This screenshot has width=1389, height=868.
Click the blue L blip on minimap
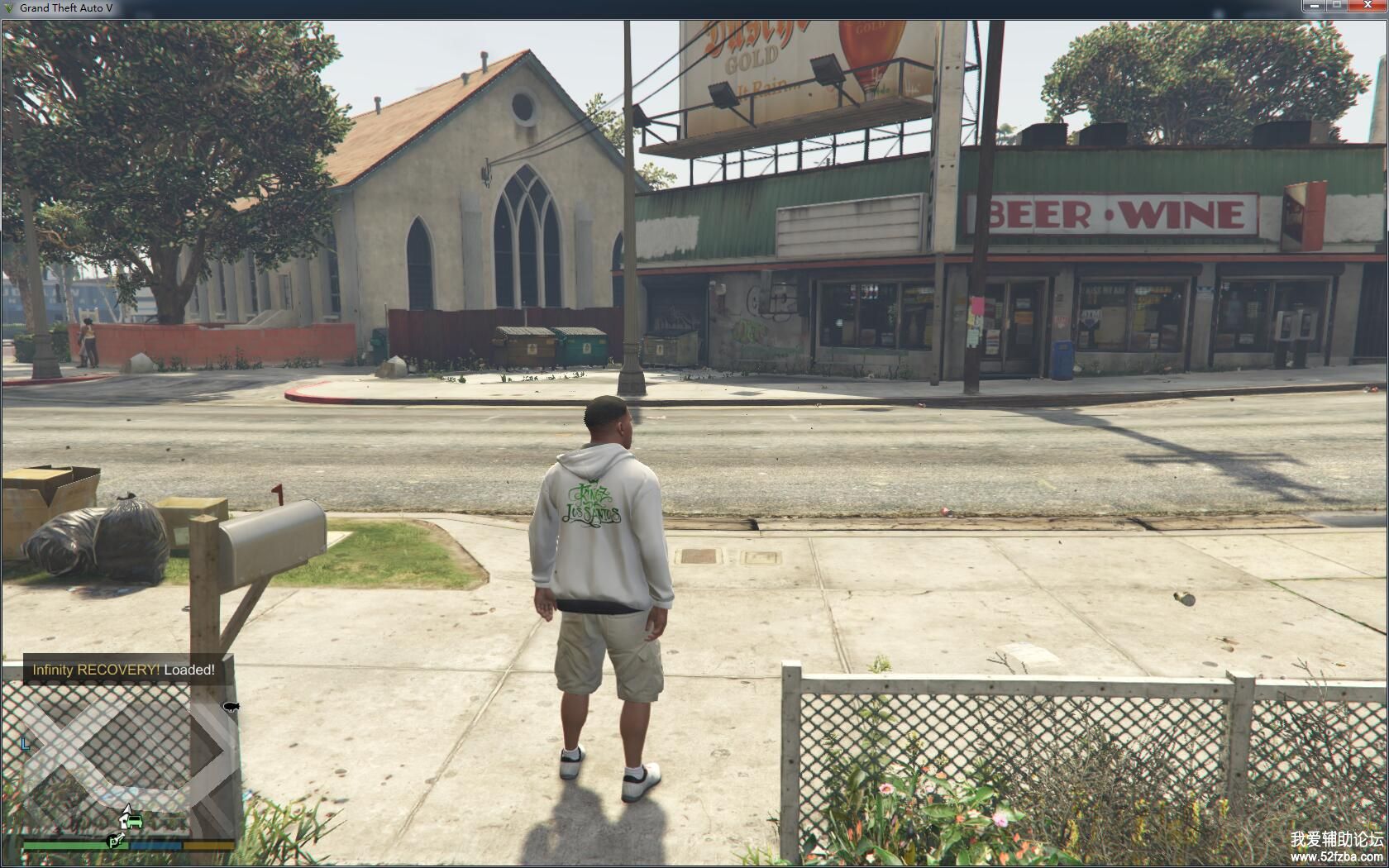[25, 744]
